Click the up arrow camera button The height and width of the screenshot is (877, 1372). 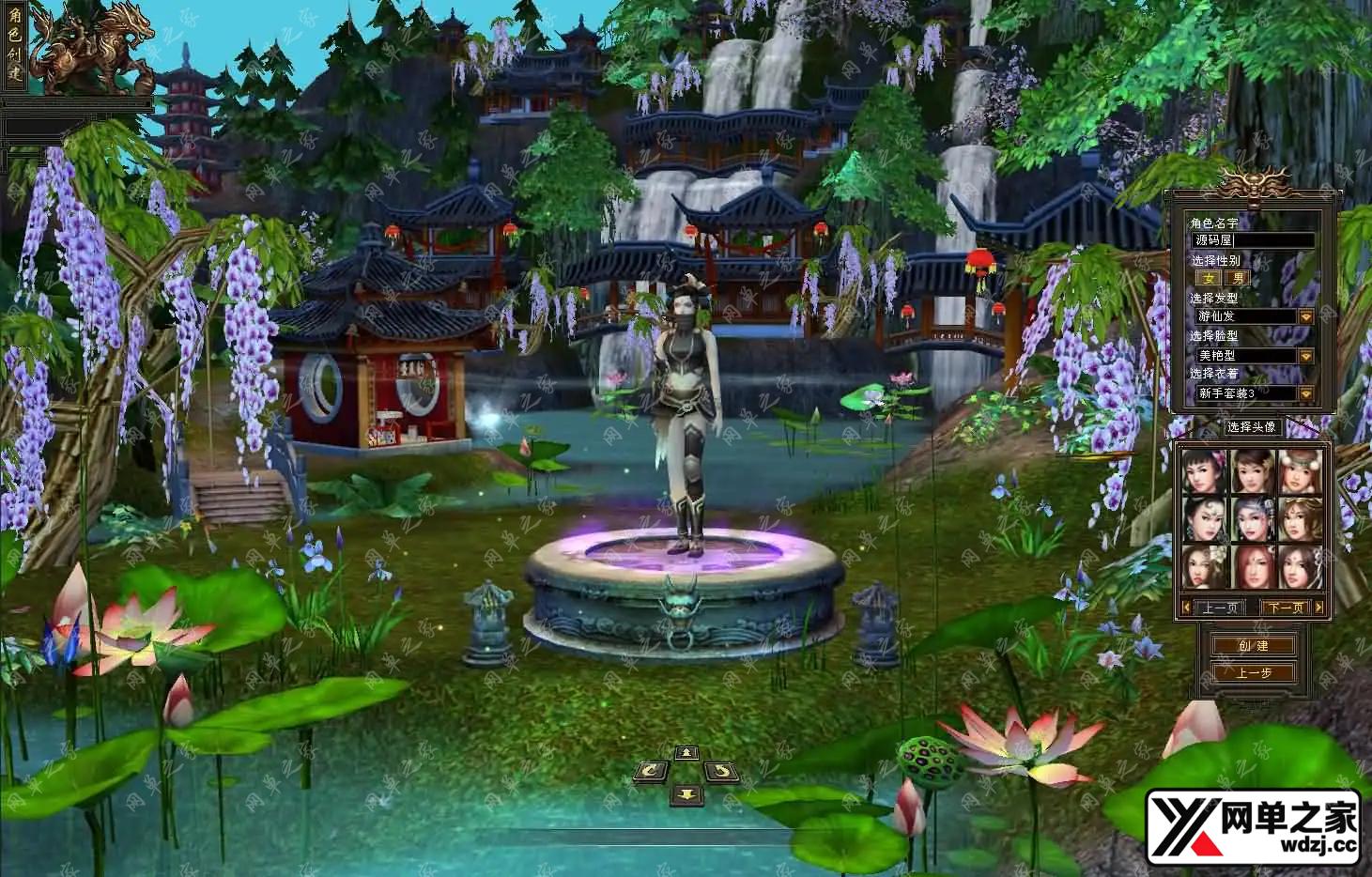(686, 753)
